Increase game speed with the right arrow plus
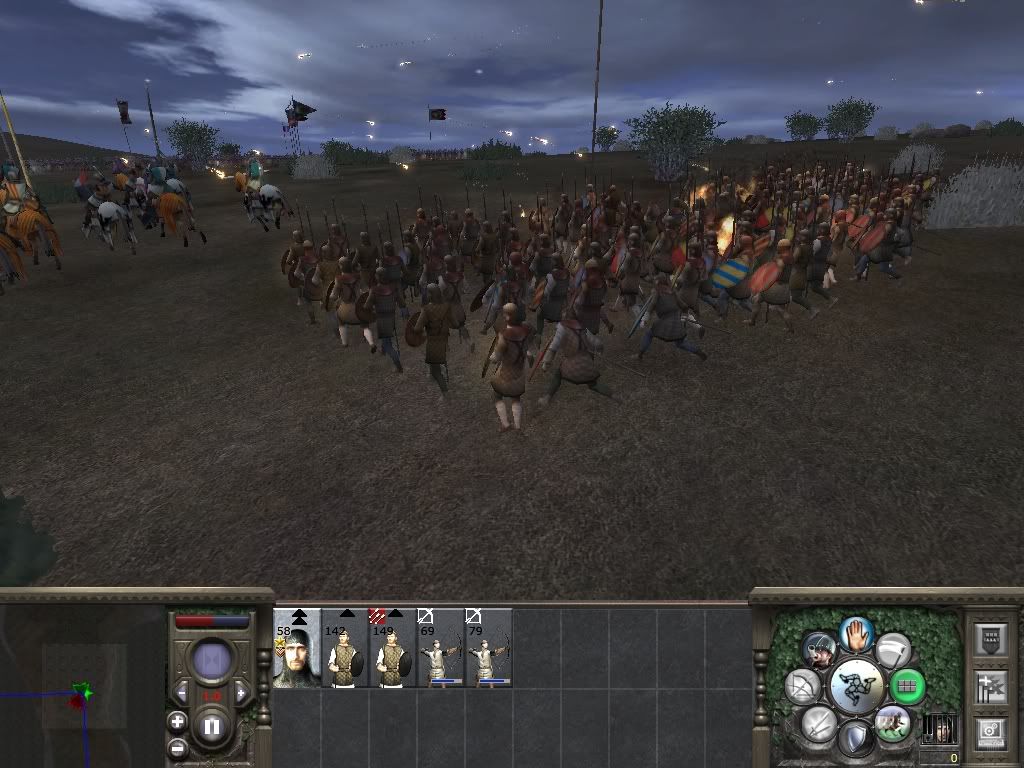The width and height of the screenshot is (1024, 768). click(240, 693)
